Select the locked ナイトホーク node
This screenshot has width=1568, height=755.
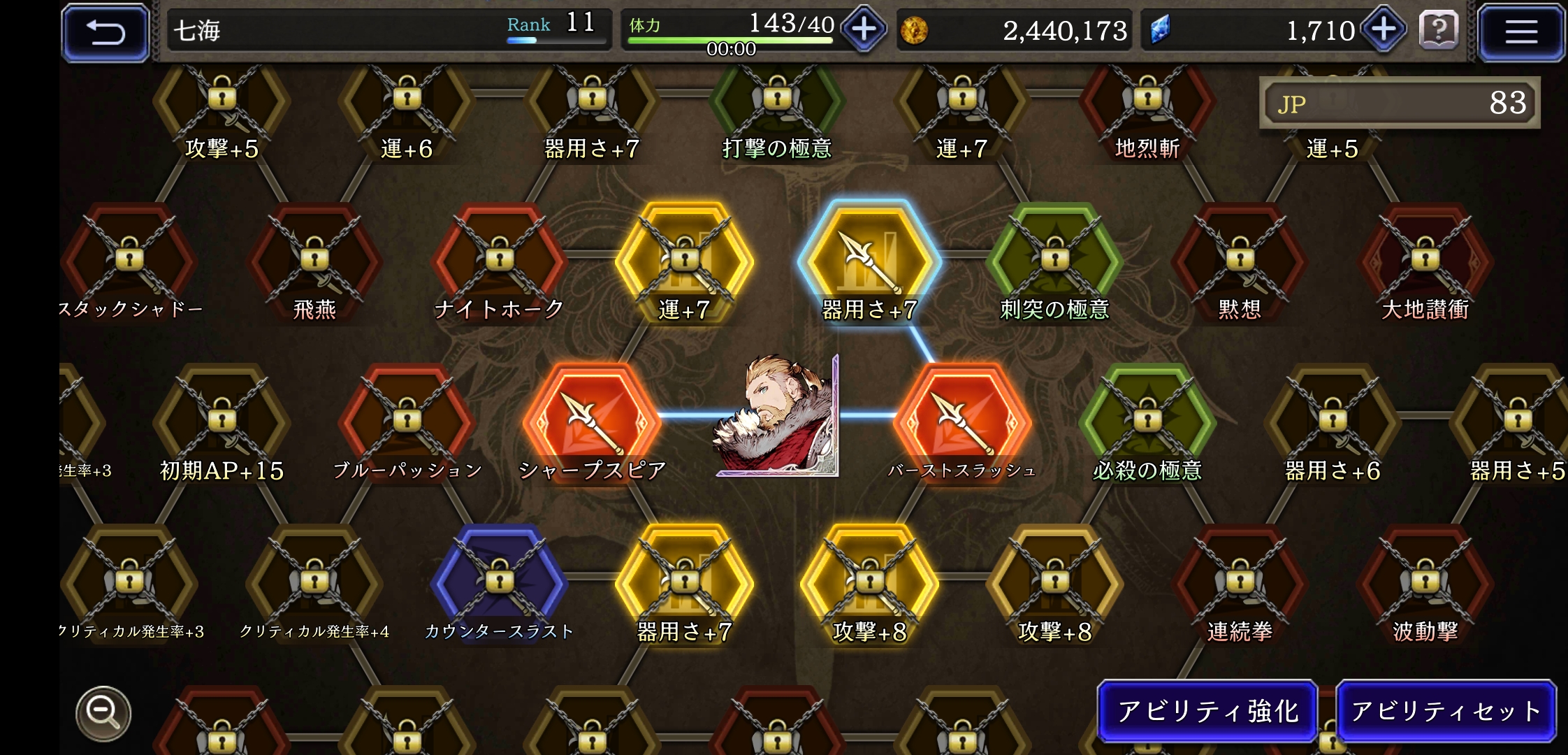point(500,260)
